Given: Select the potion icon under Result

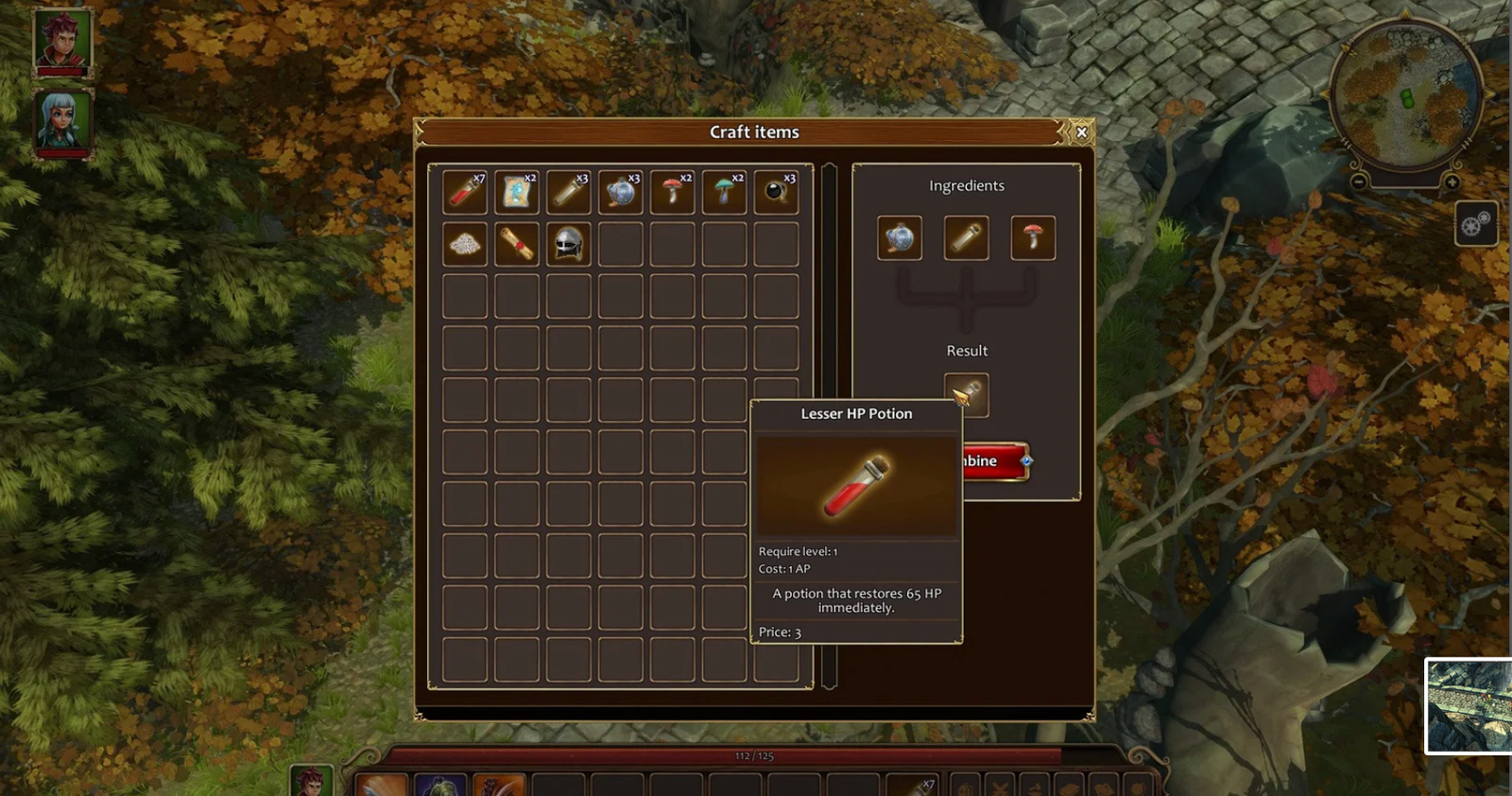Looking at the screenshot, I should [x=966, y=394].
